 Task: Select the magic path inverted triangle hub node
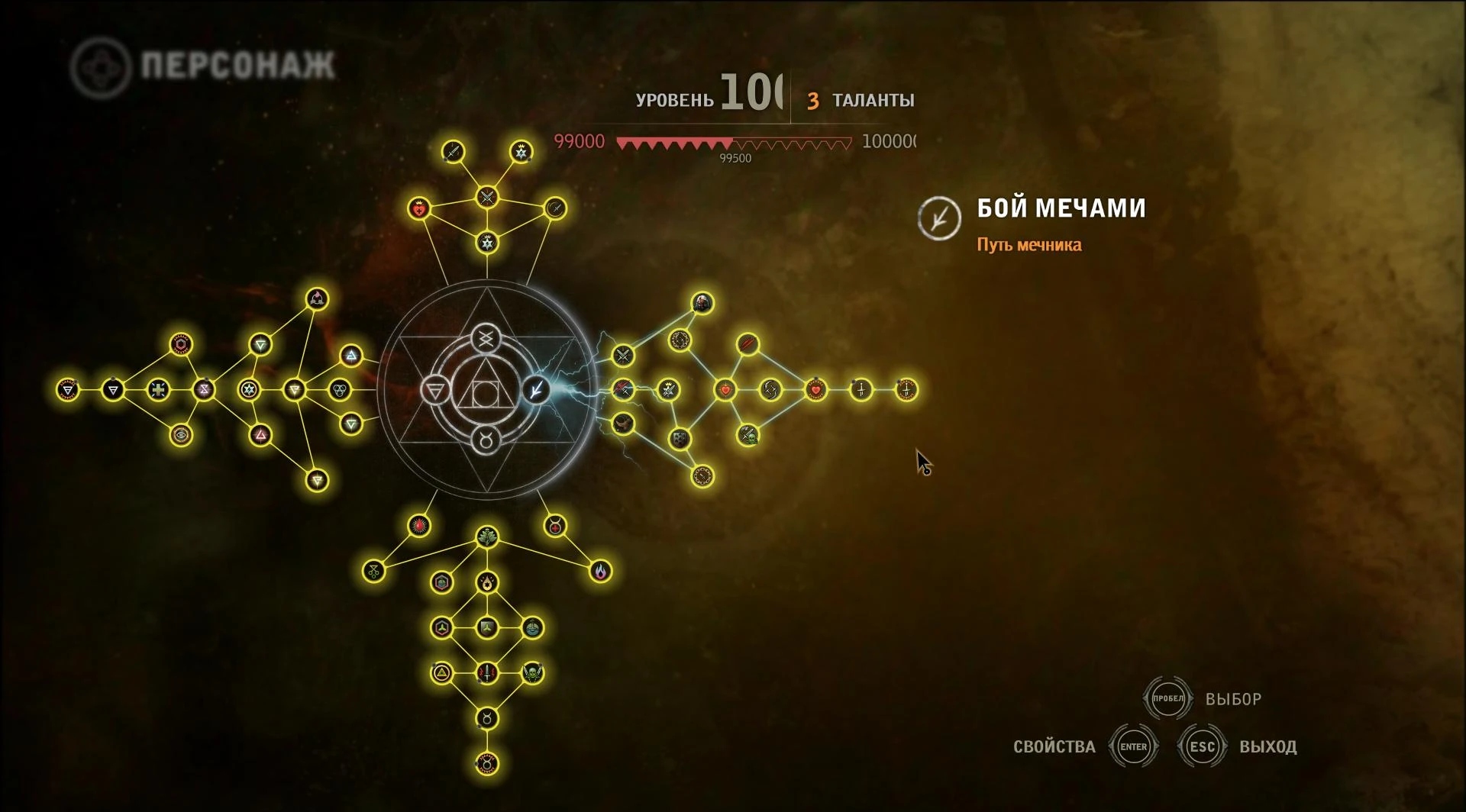pyautogui.click(x=435, y=391)
